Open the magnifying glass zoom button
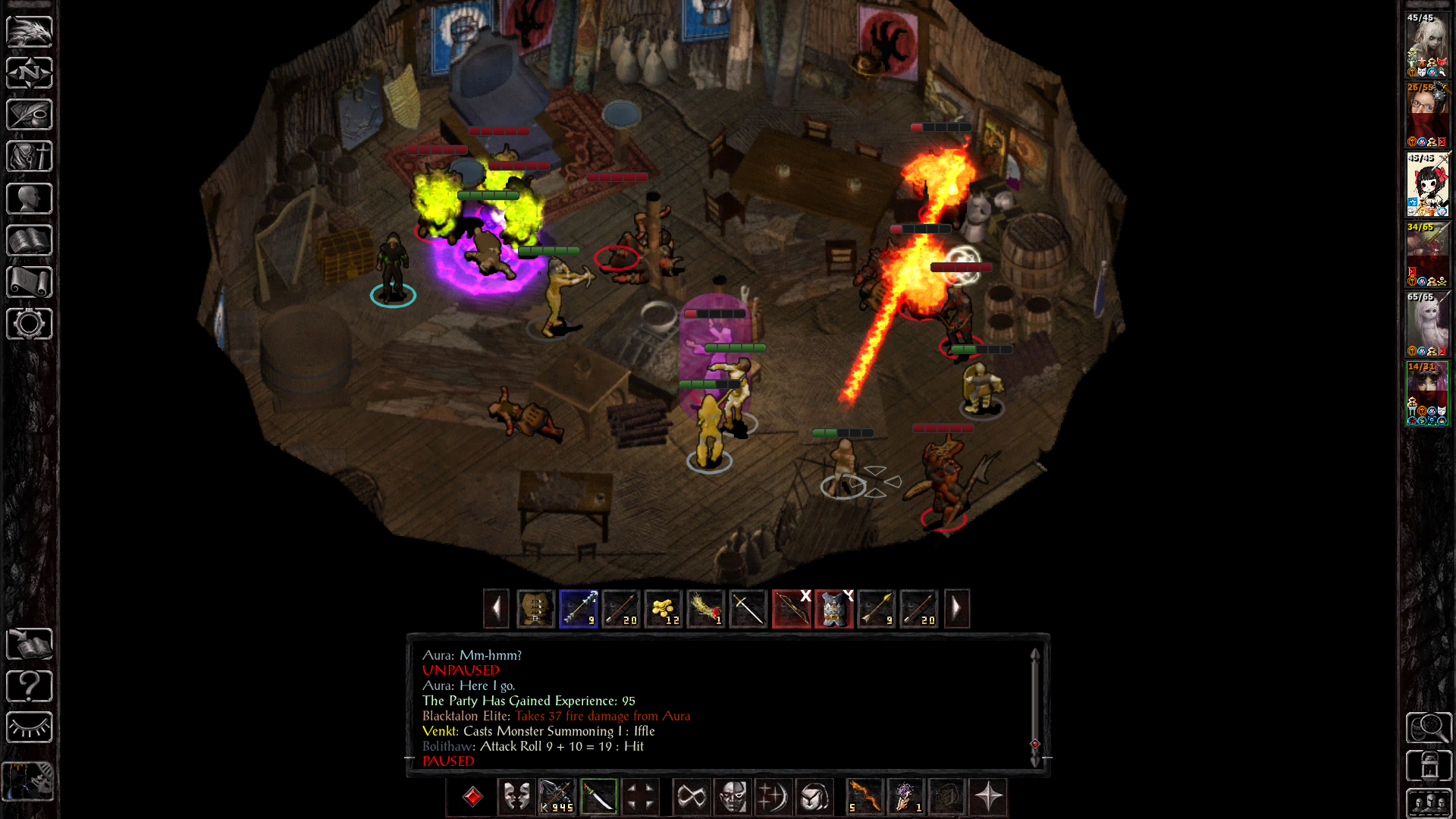The height and width of the screenshot is (819, 1456). click(x=1428, y=728)
